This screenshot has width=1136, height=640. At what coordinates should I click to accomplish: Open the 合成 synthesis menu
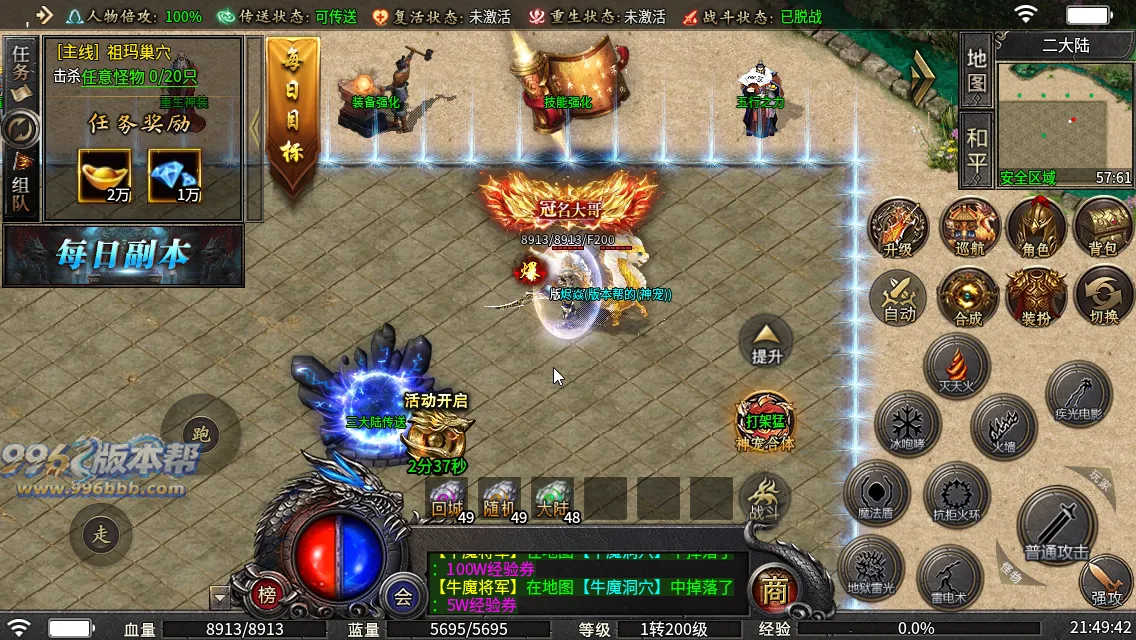click(x=968, y=298)
